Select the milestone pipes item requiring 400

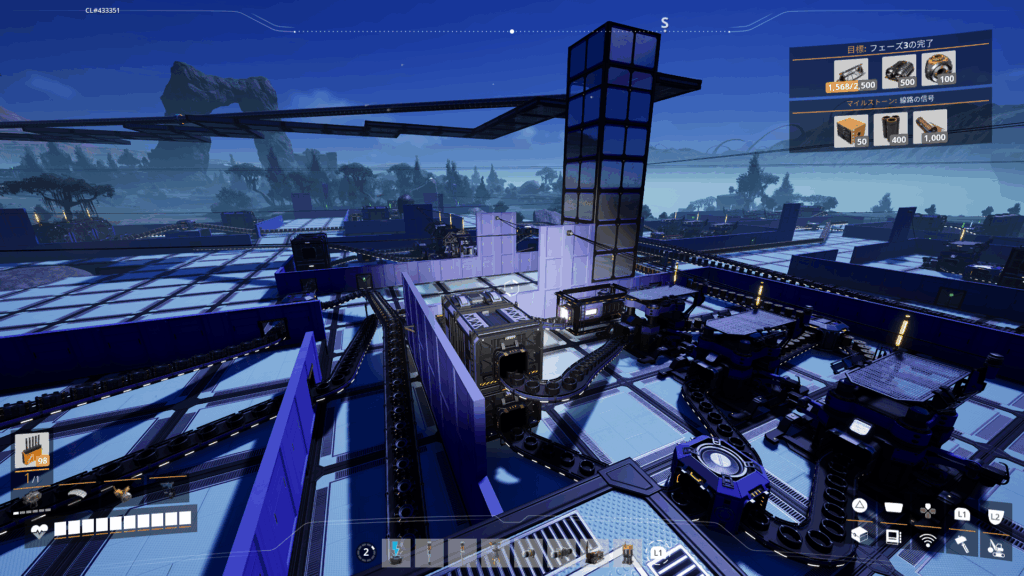pos(889,128)
